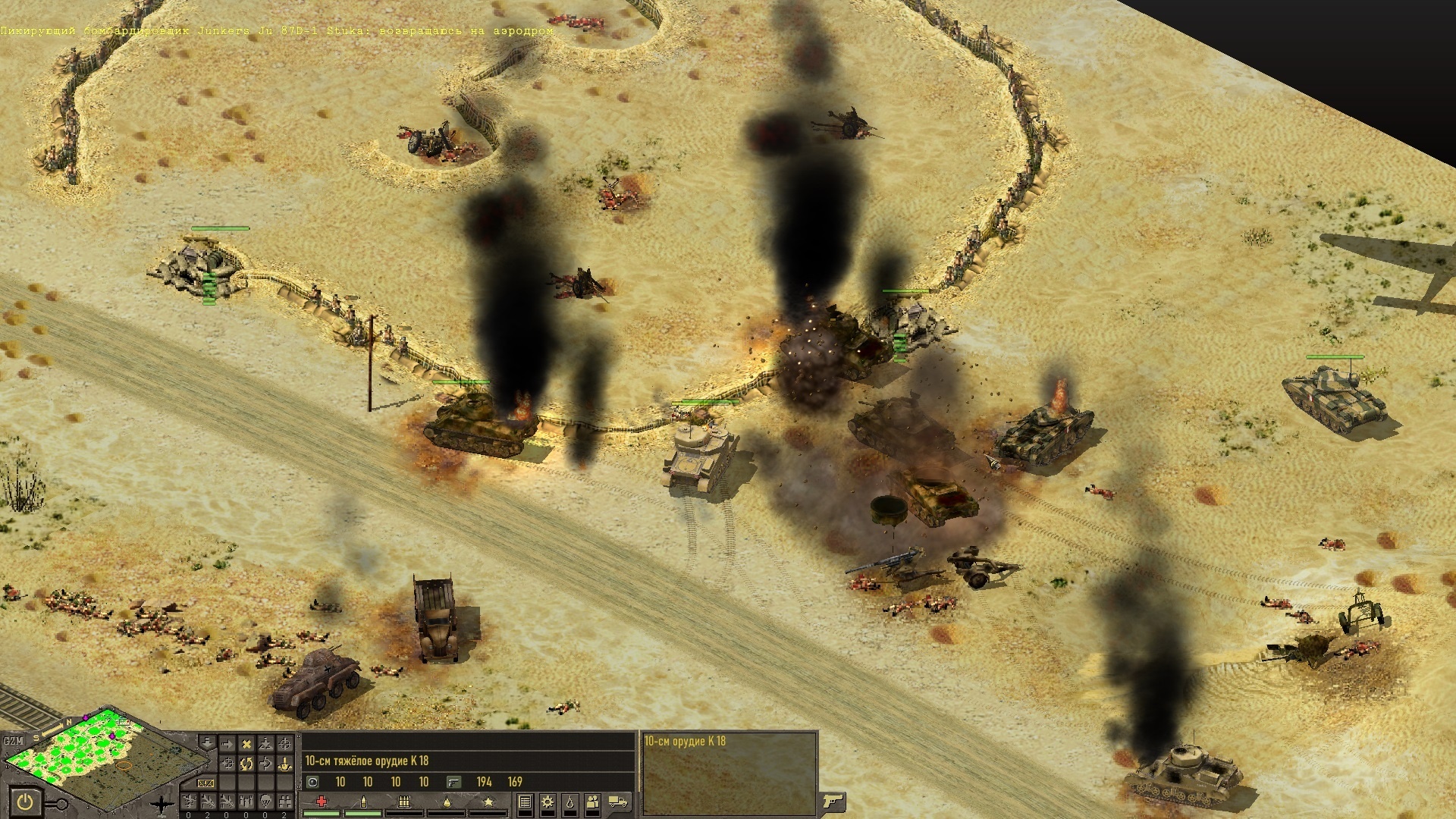Choose the rotate unit command
Image resolution: width=1456 pixels, height=819 pixels.
tap(246, 763)
